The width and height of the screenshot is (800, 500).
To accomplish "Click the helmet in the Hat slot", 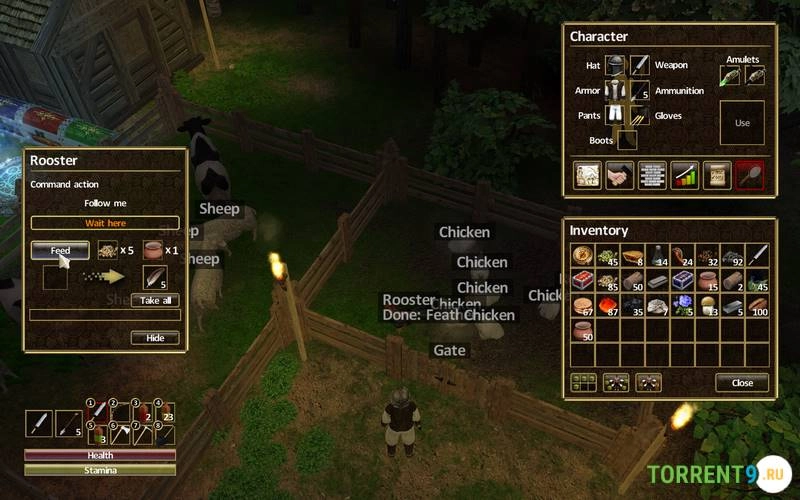I will [615, 66].
